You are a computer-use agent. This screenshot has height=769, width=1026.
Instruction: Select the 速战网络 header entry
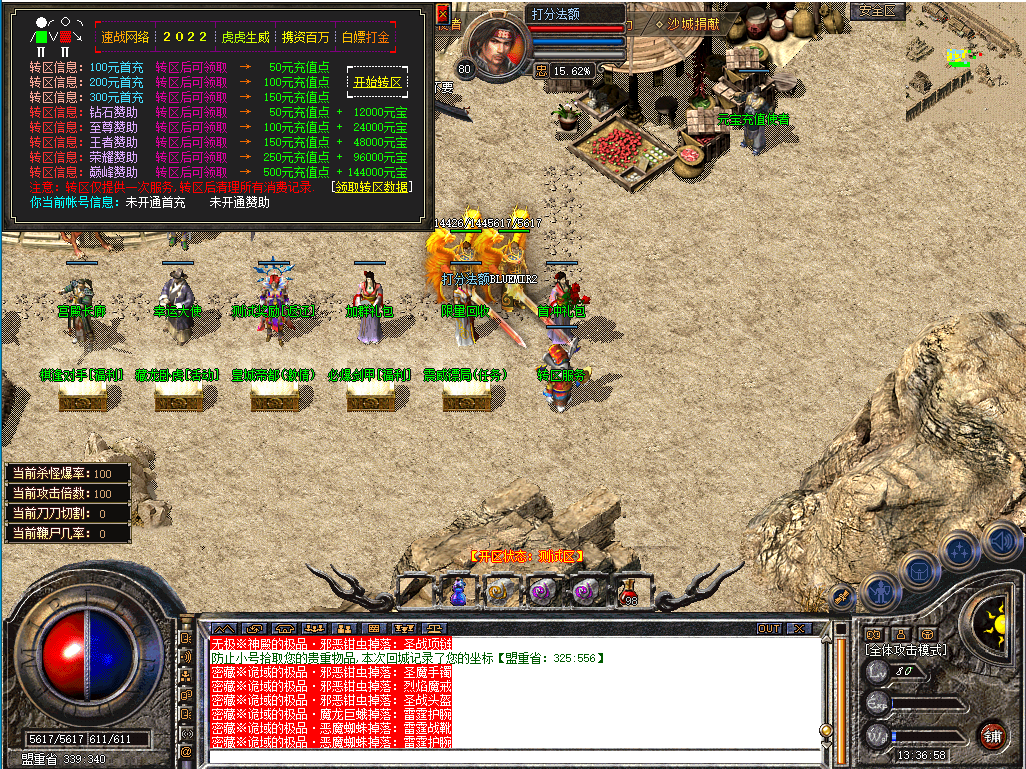(125, 37)
